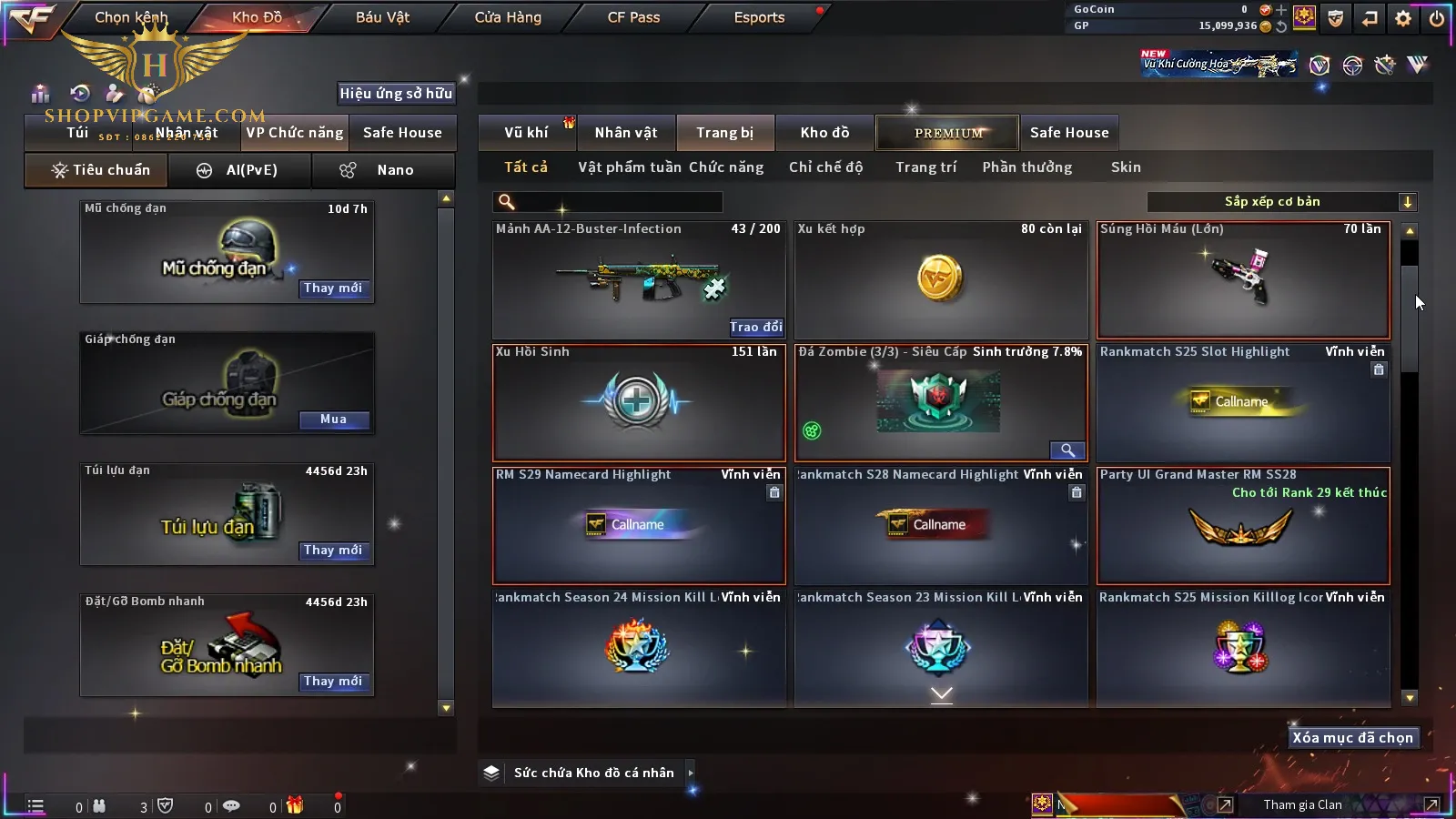Show the Skin filter category

[1126, 167]
